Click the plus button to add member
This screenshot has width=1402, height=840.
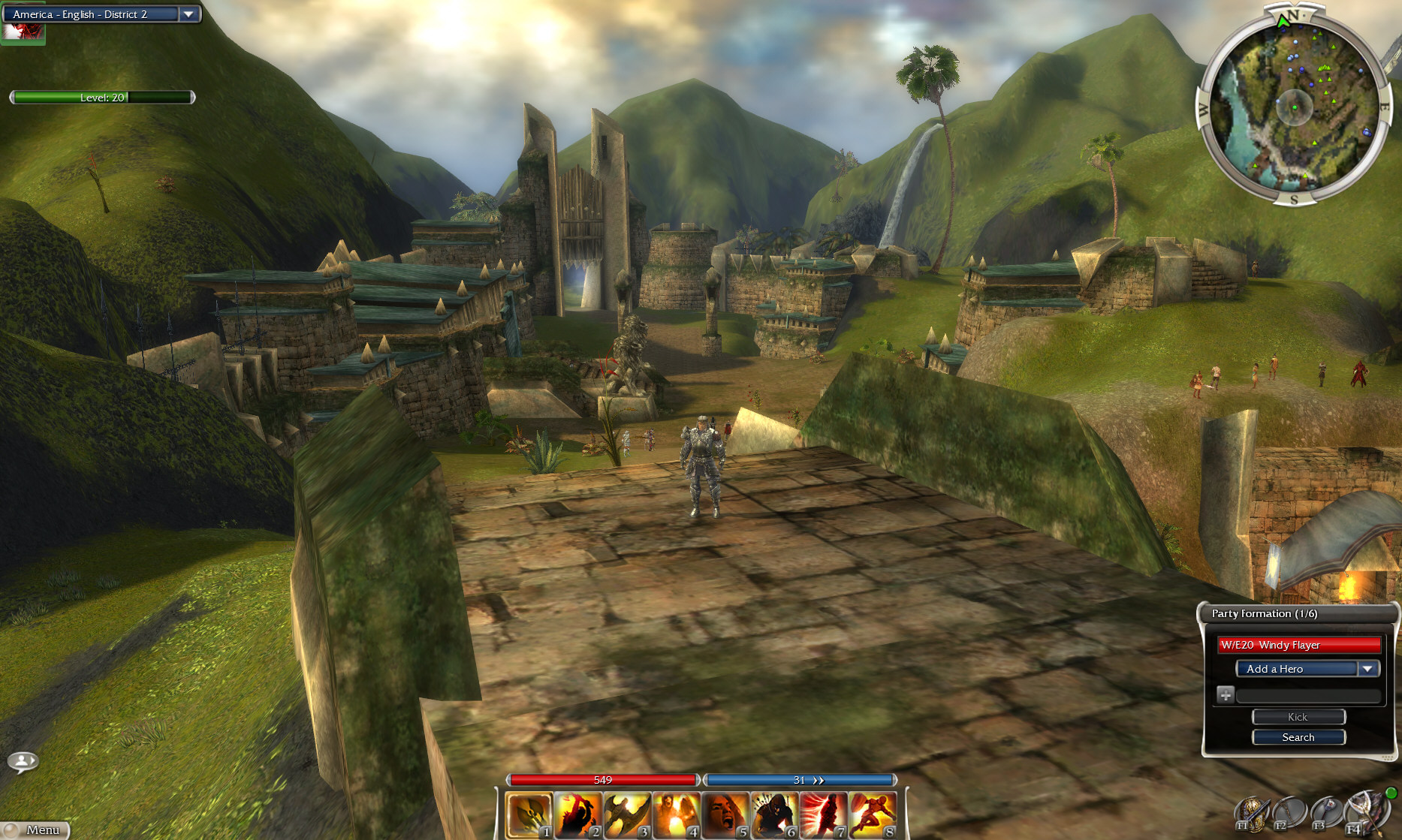tap(1226, 695)
